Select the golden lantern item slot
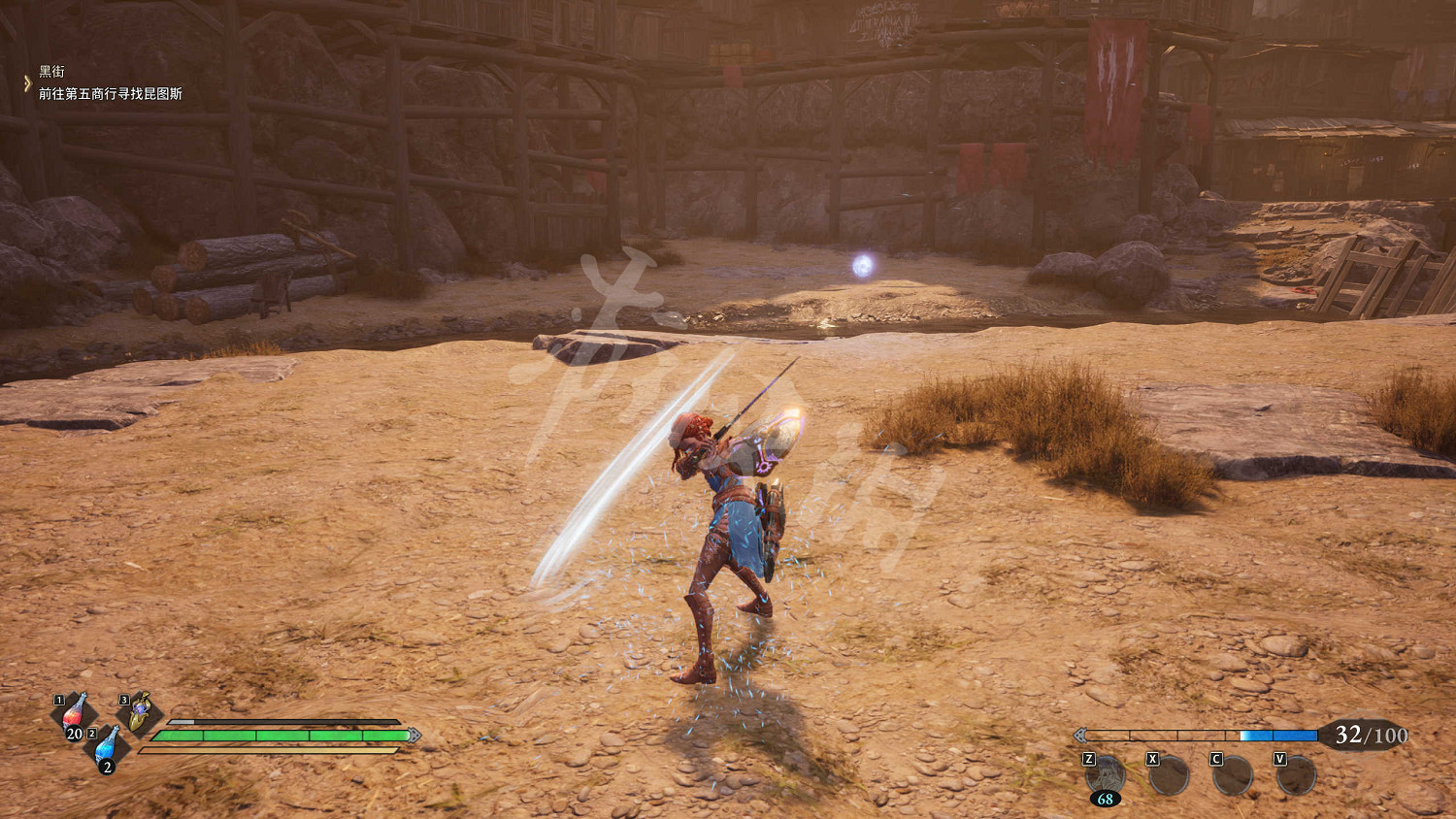This screenshot has height=819, width=1456. [x=140, y=712]
